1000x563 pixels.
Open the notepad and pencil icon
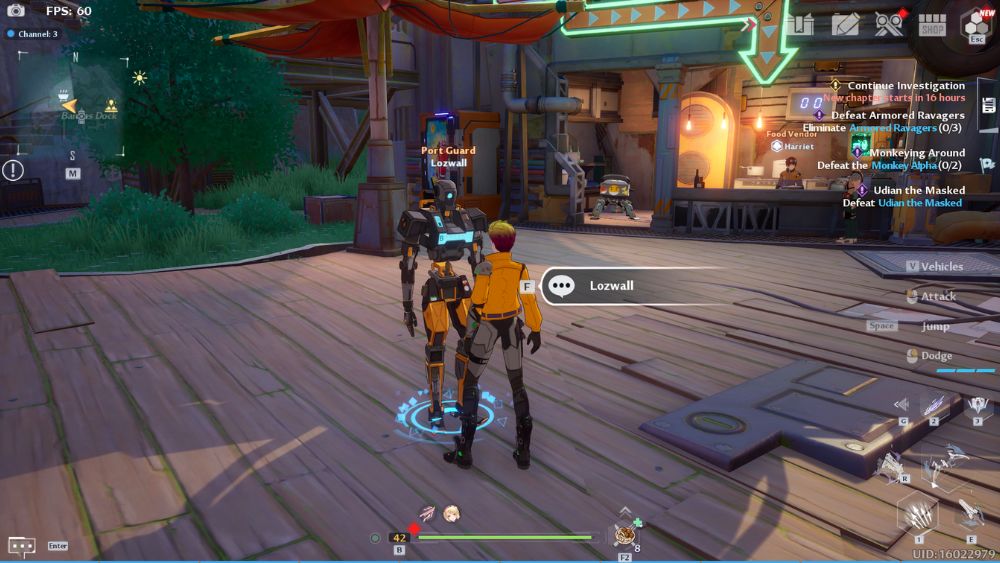[x=845, y=24]
